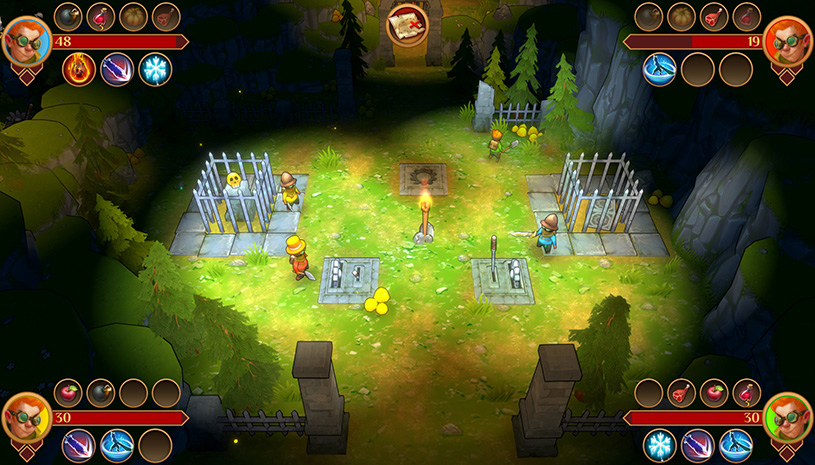Trigger the sword dash of the 48-health player
Screen dimensions: 815x465
click(117, 69)
